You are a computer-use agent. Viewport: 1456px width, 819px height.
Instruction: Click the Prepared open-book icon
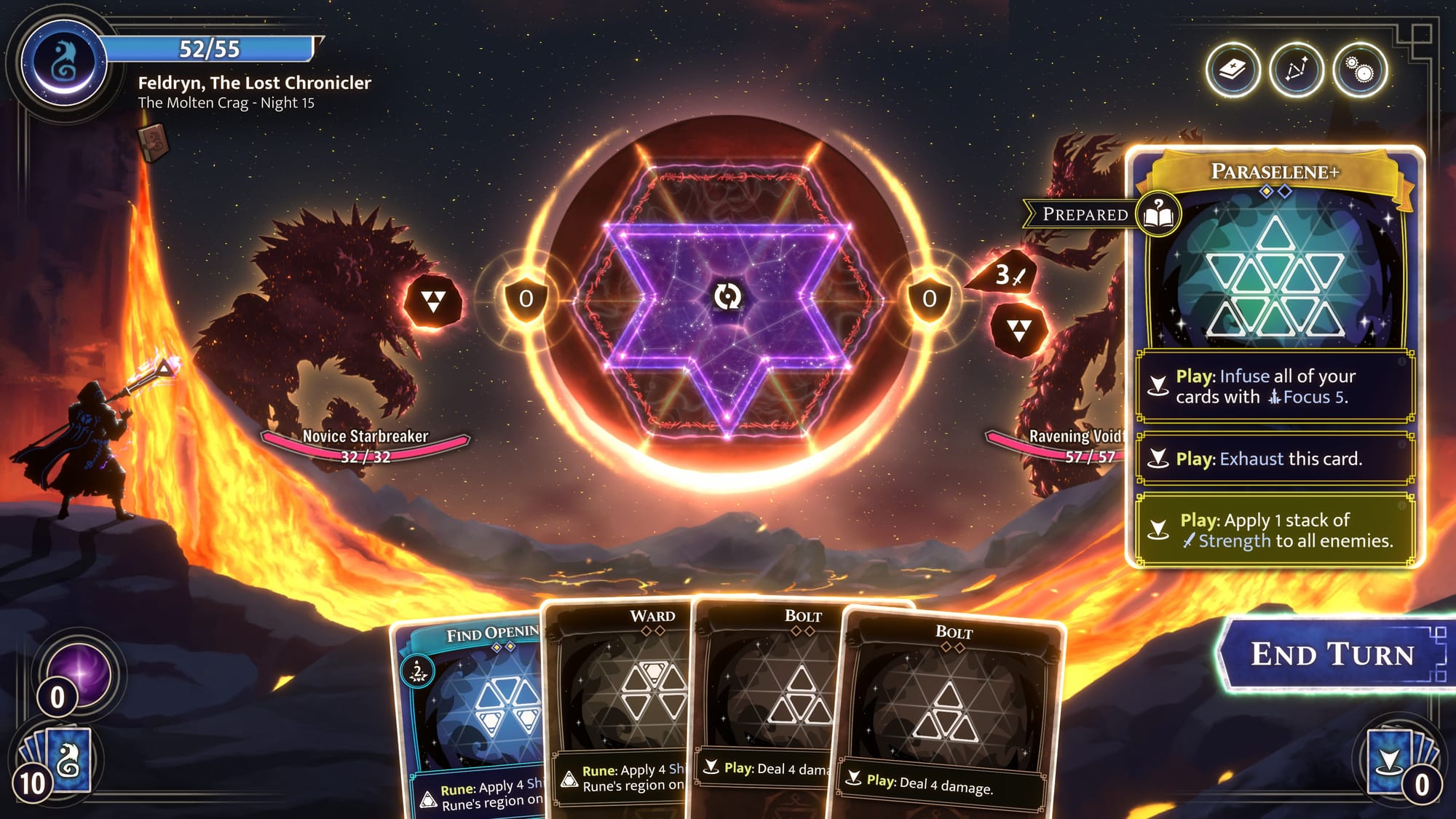point(1158,214)
